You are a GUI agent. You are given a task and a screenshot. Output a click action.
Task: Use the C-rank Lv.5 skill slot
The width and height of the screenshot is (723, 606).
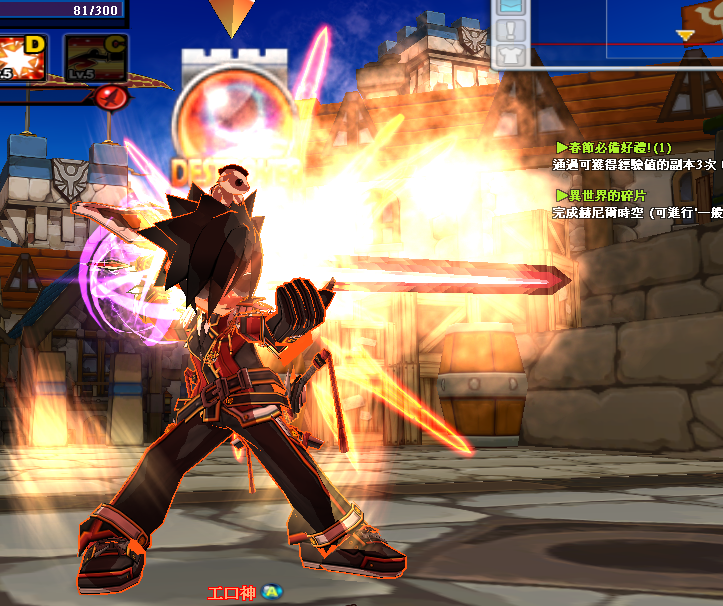[96, 57]
